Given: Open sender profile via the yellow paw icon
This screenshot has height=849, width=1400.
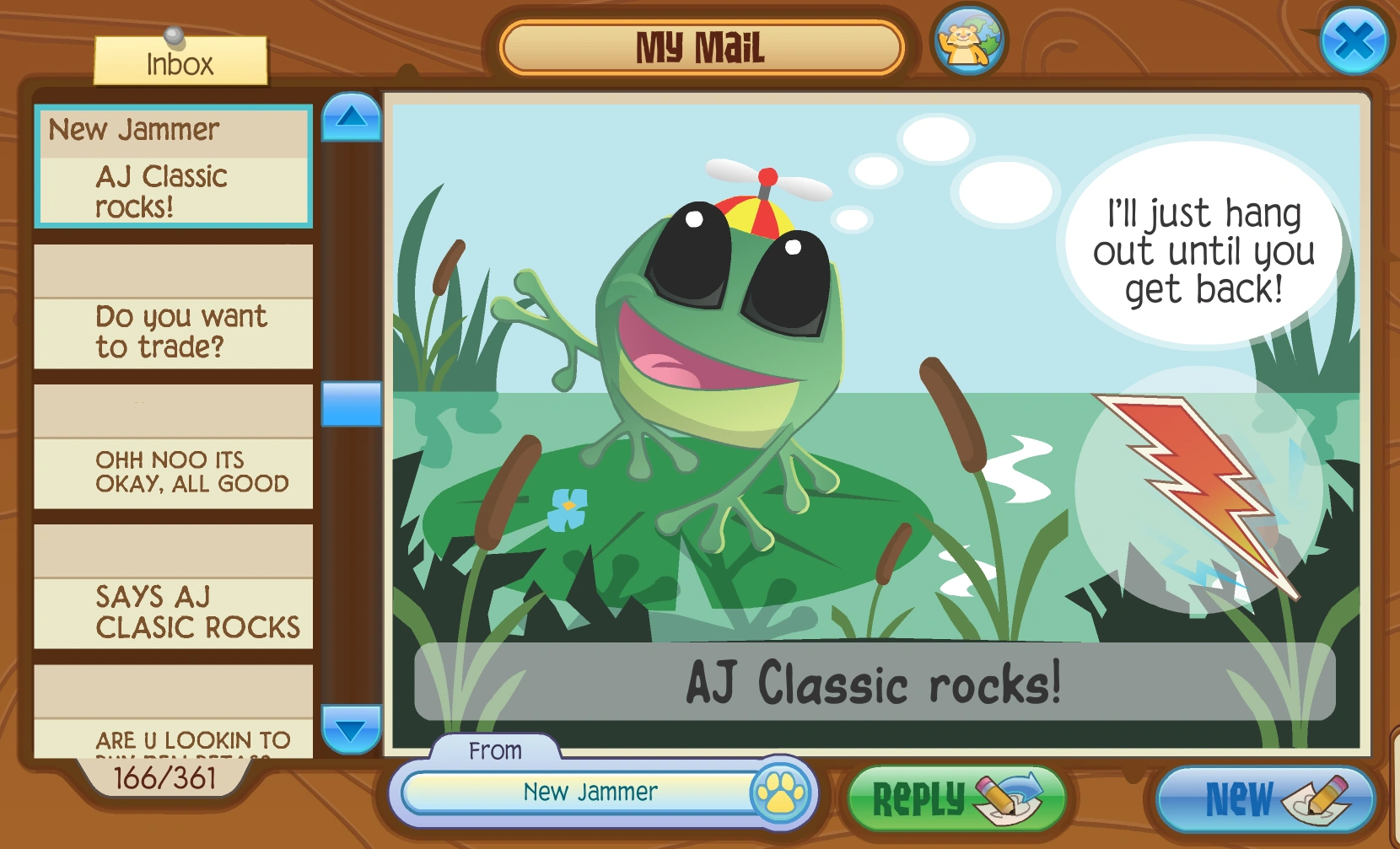Looking at the screenshot, I should [x=781, y=793].
